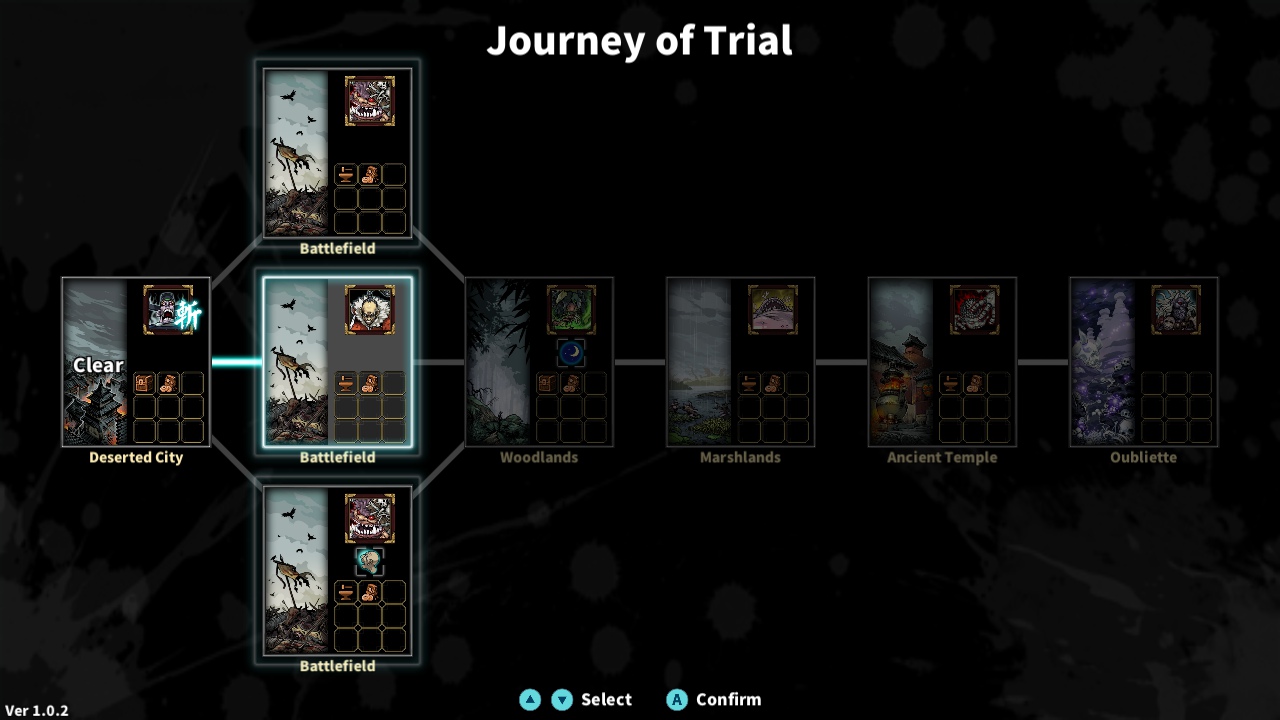Click the boss portrait on the top Battlefield card
This screenshot has width=1280, height=720.
[x=370, y=101]
